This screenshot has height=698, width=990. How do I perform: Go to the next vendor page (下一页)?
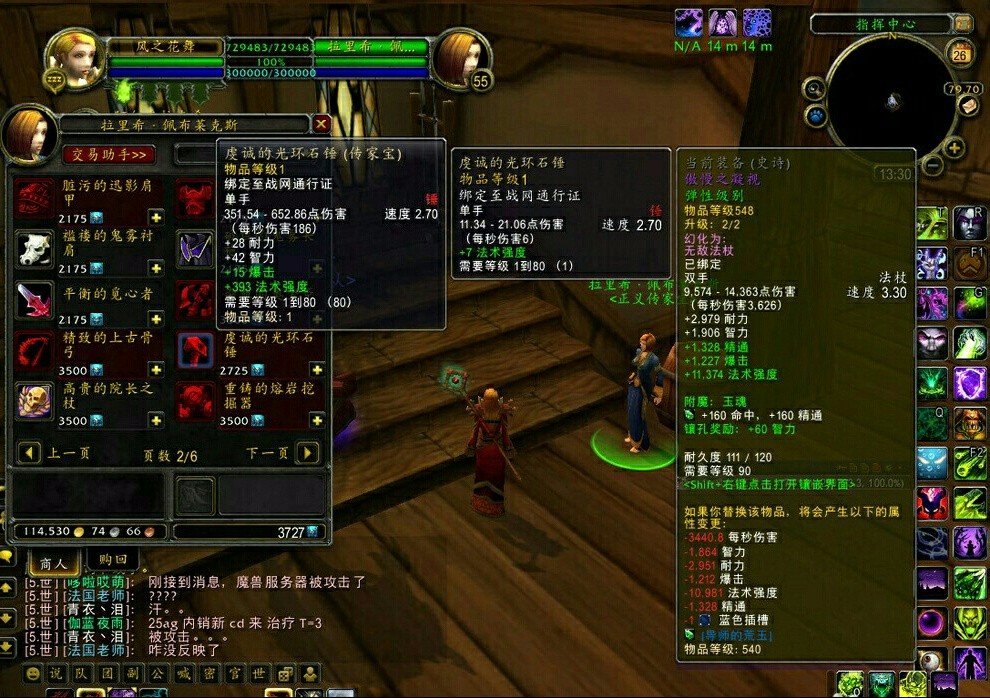click(308, 453)
